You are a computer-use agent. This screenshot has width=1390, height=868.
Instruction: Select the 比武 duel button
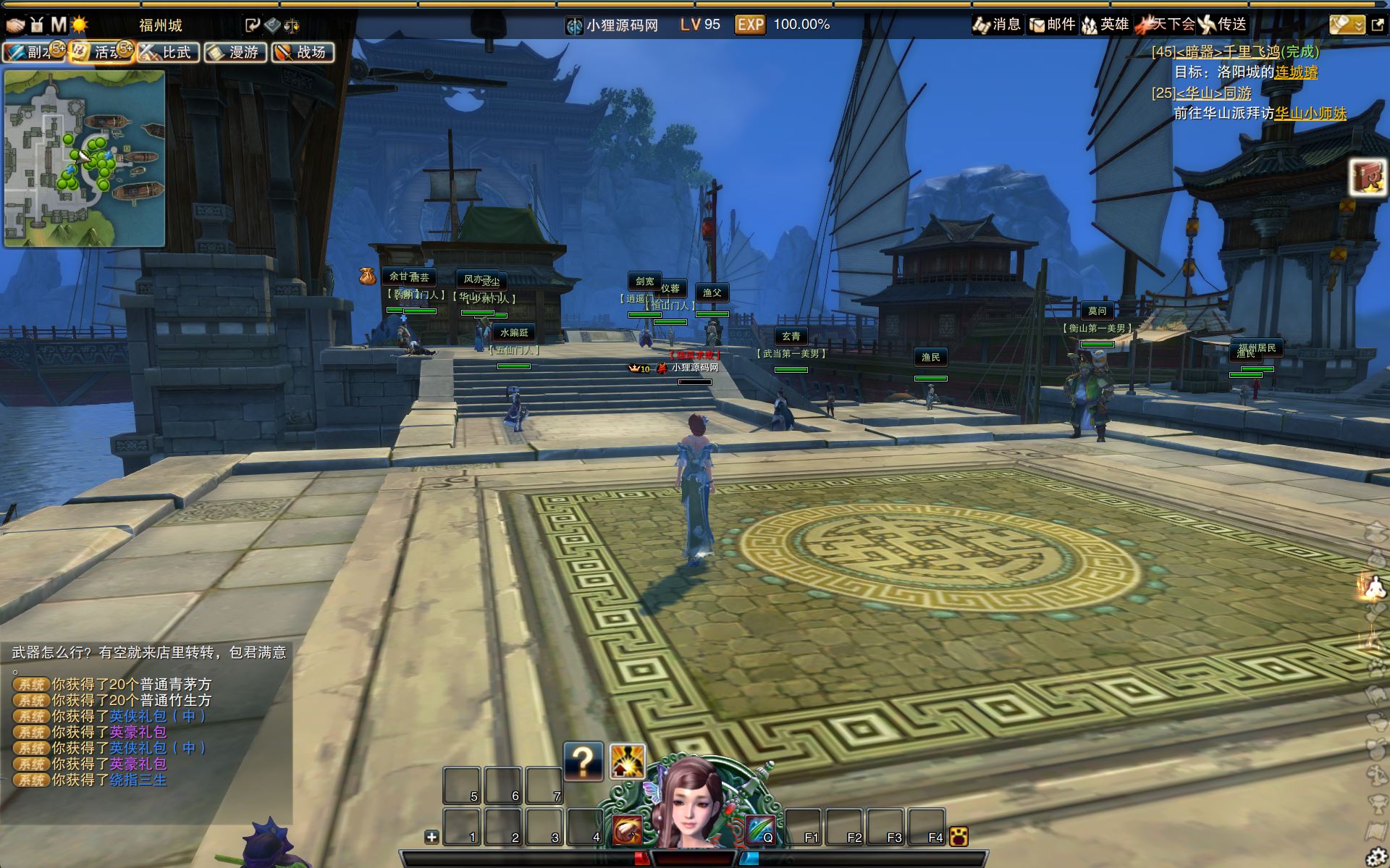pyautogui.click(x=168, y=52)
